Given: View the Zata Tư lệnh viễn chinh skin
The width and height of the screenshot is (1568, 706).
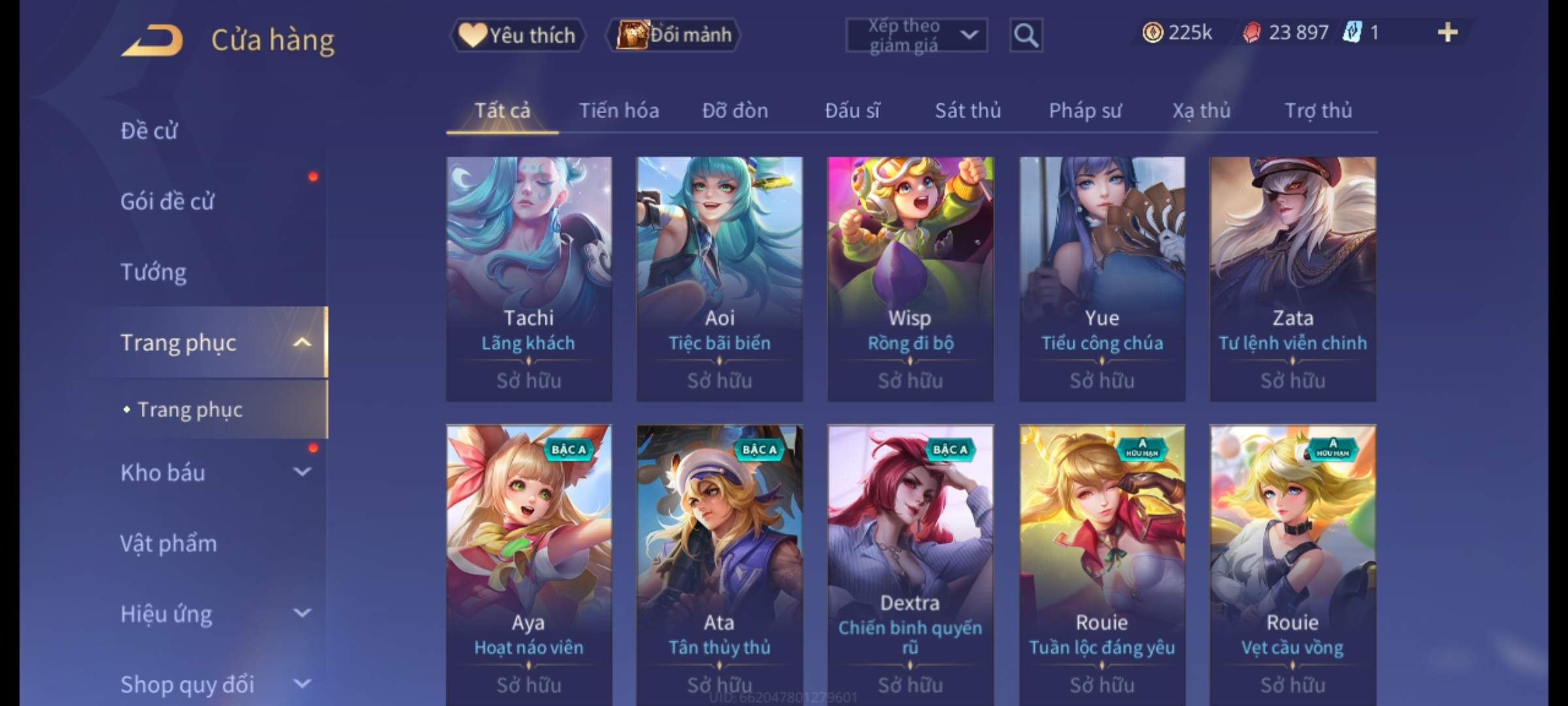Looking at the screenshot, I should coord(1292,278).
